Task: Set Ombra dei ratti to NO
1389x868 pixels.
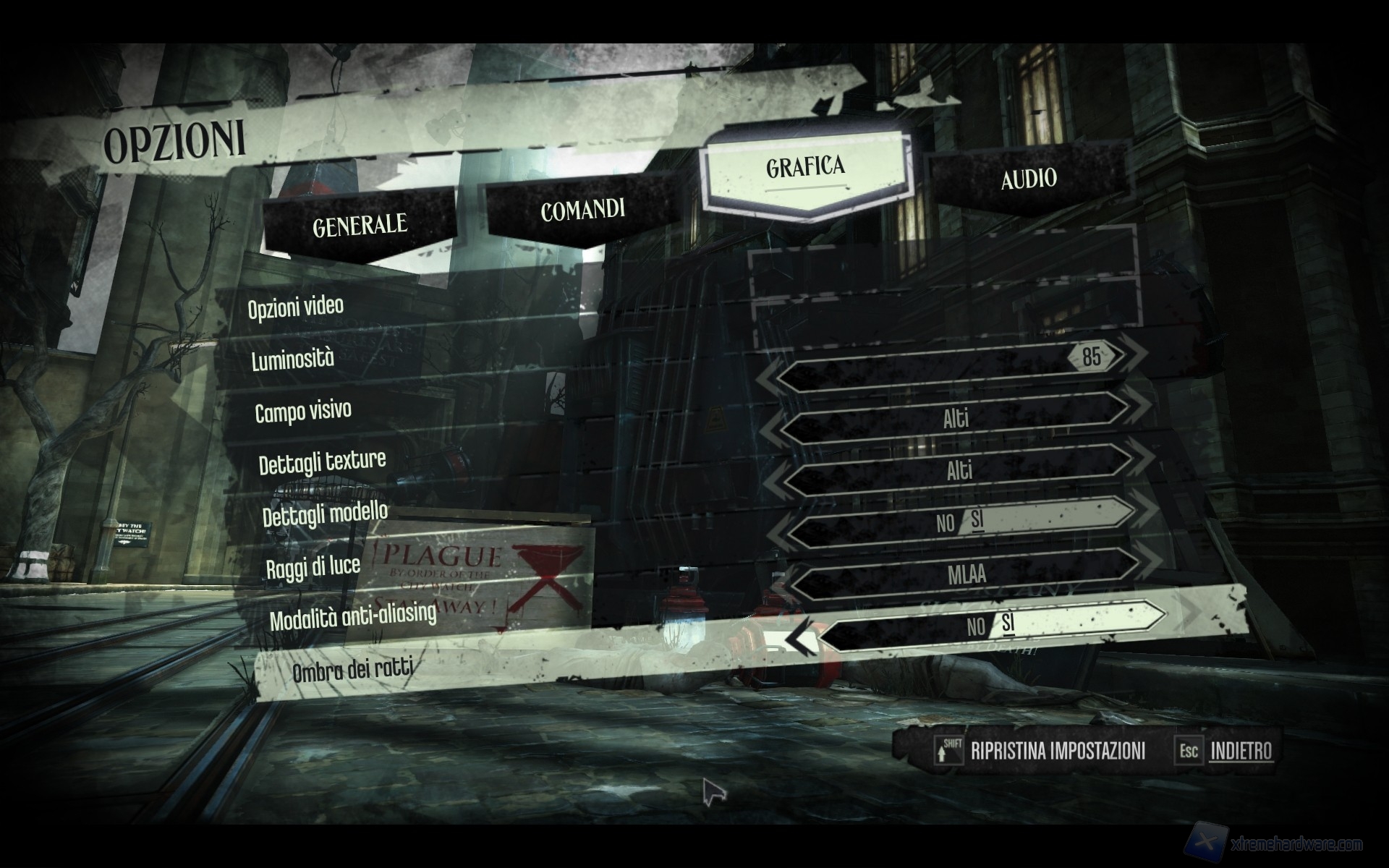Action: pos(975,626)
